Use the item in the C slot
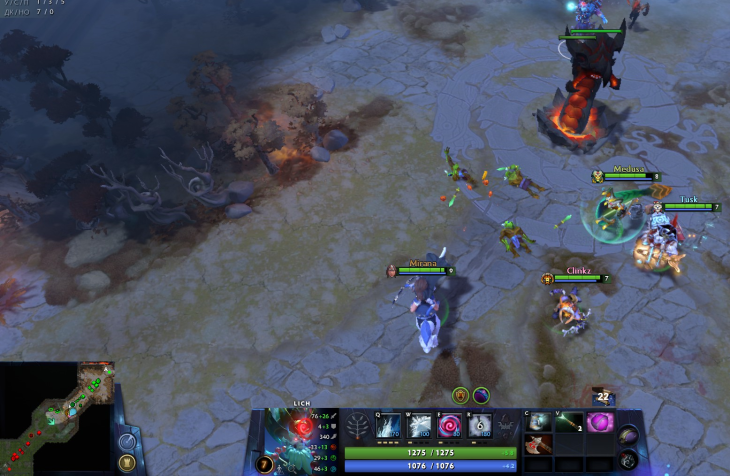Screen dimensions: 730x476 (540, 422)
